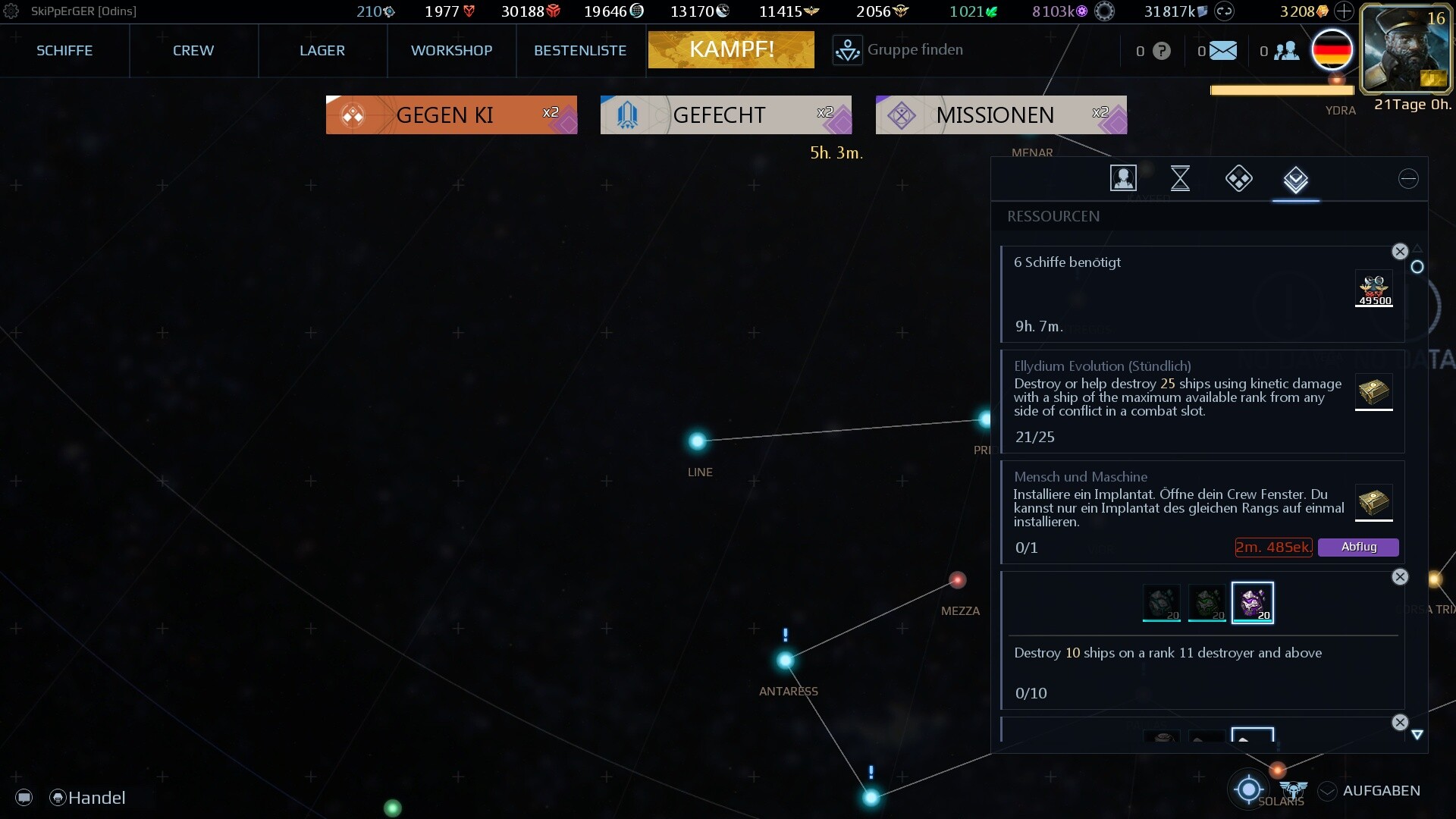Screen dimensions: 1456x819
Task: Select the Gegen KI battle mode
Action: point(451,115)
